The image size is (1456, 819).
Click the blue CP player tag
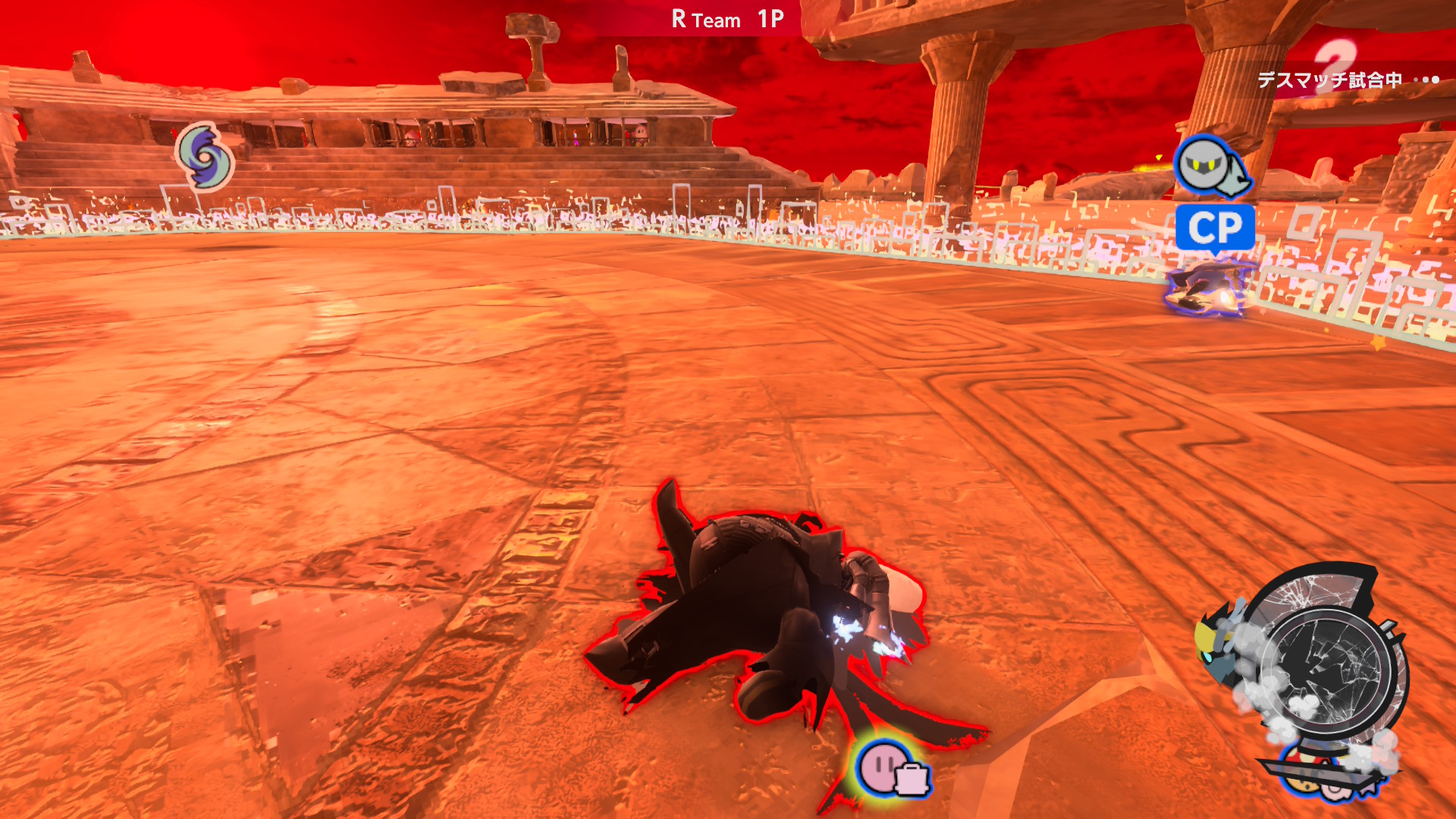tap(1215, 227)
